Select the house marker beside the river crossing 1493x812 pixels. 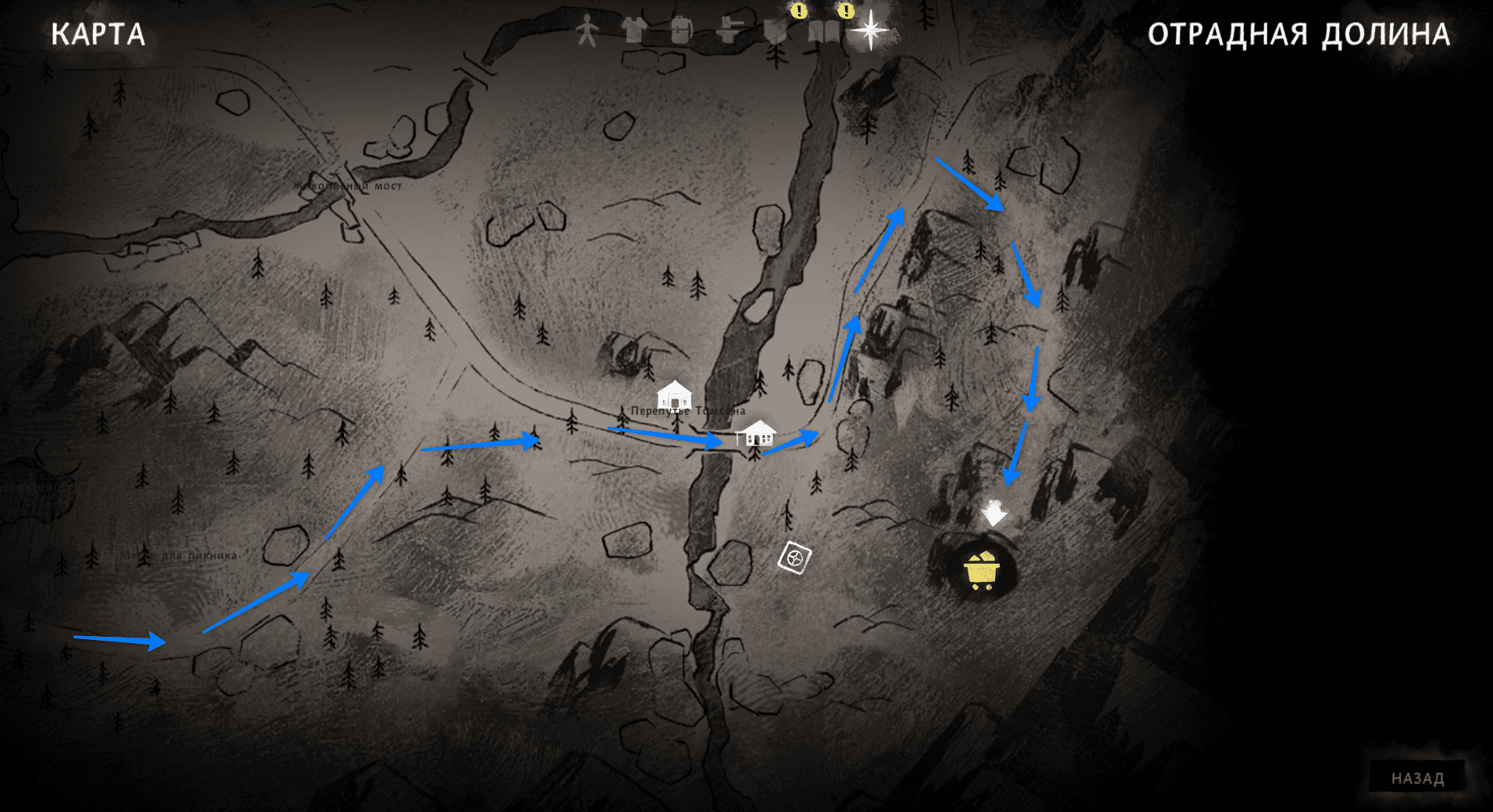point(756,433)
